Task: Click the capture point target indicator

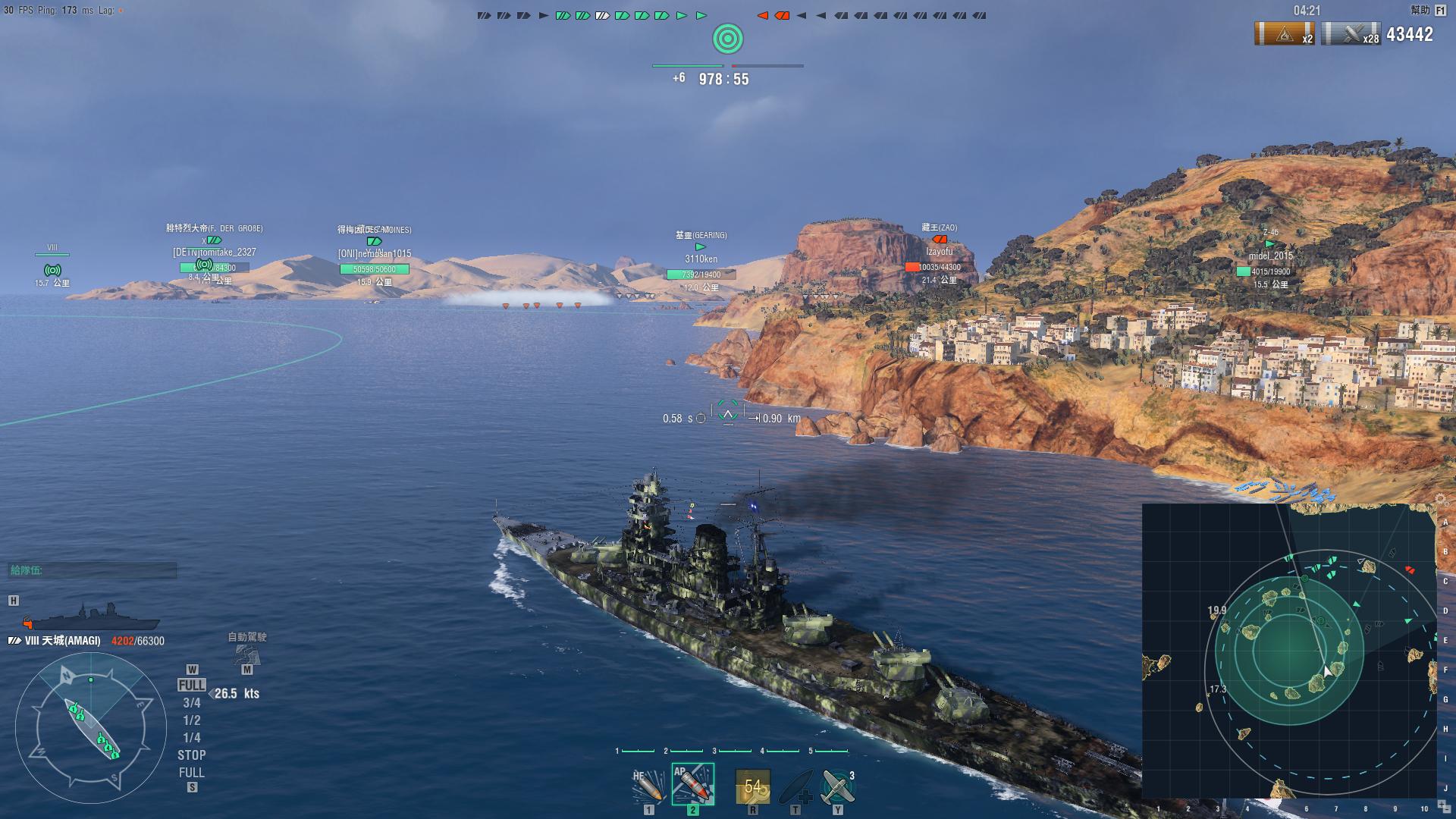Action: pos(728,39)
